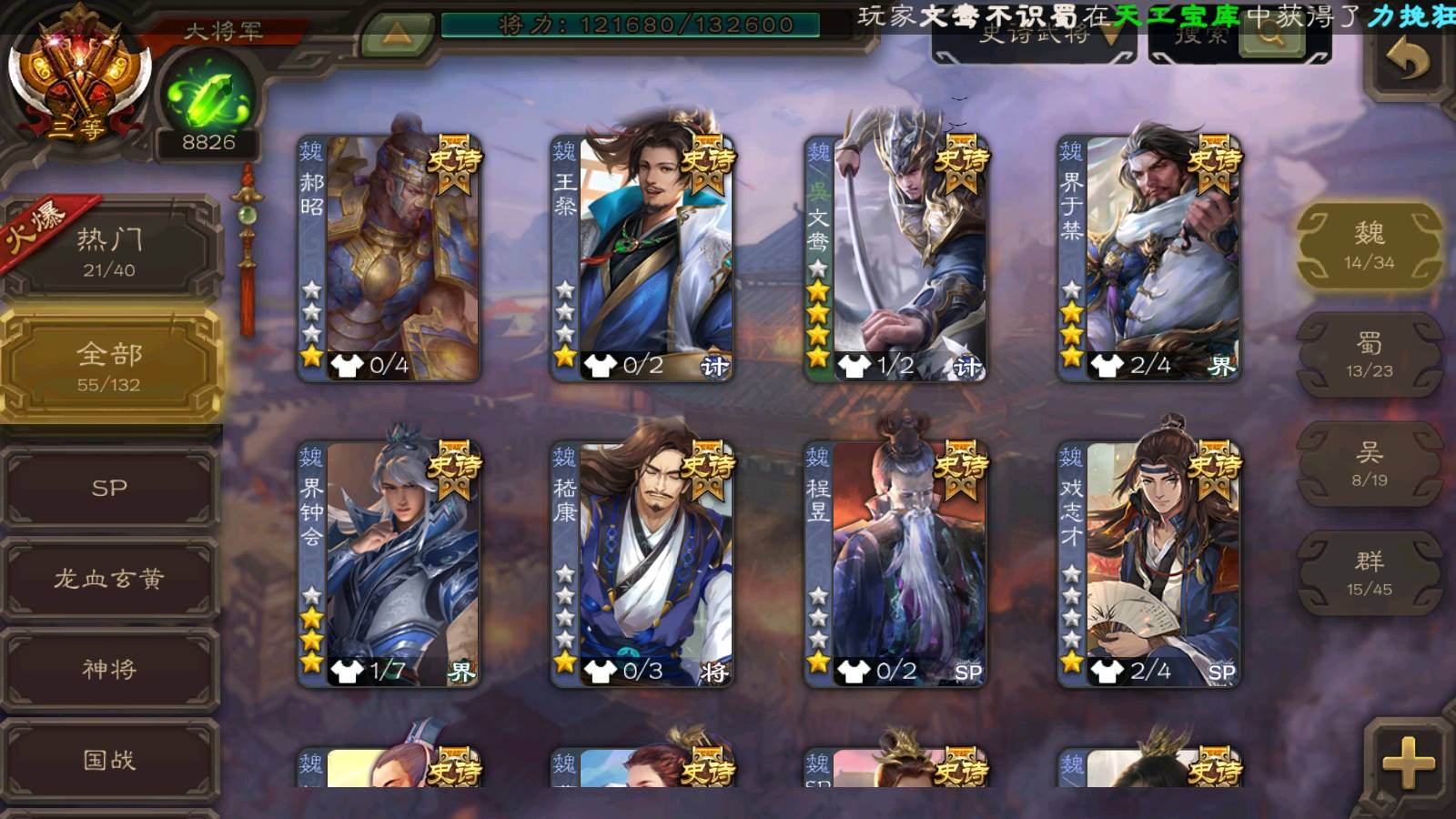1456x819 pixels.
Task: Open the SP generals tab
Action: [x=109, y=488]
